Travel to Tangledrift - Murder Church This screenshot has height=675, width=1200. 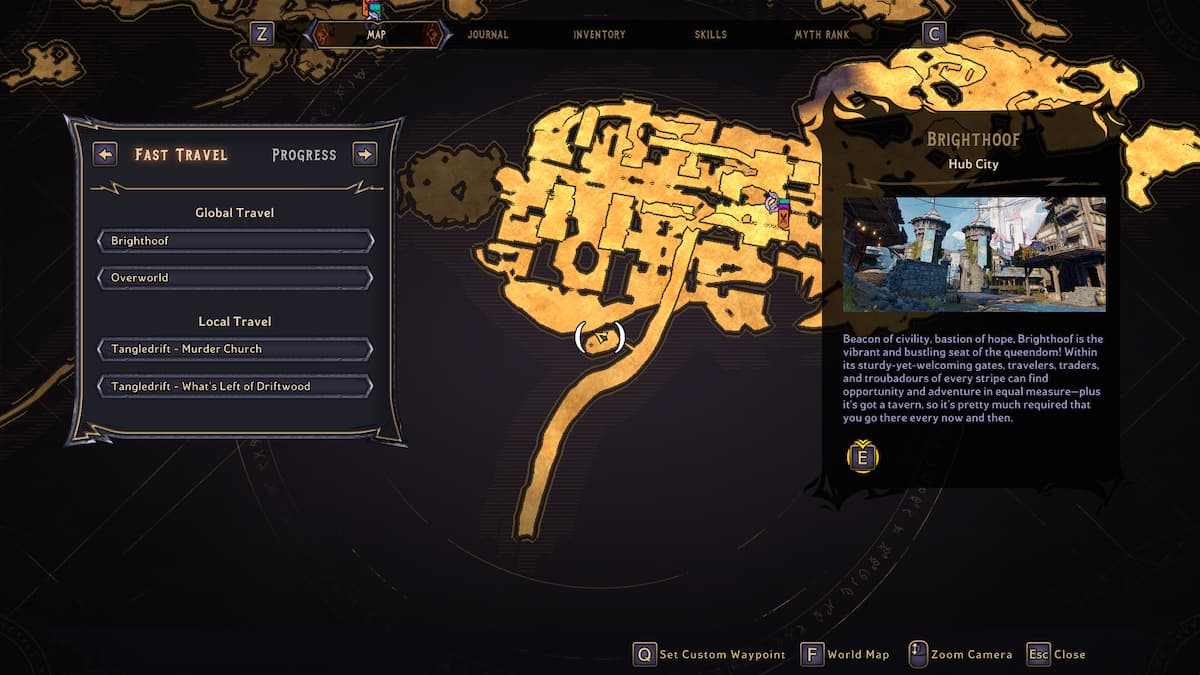[x=235, y=349]
